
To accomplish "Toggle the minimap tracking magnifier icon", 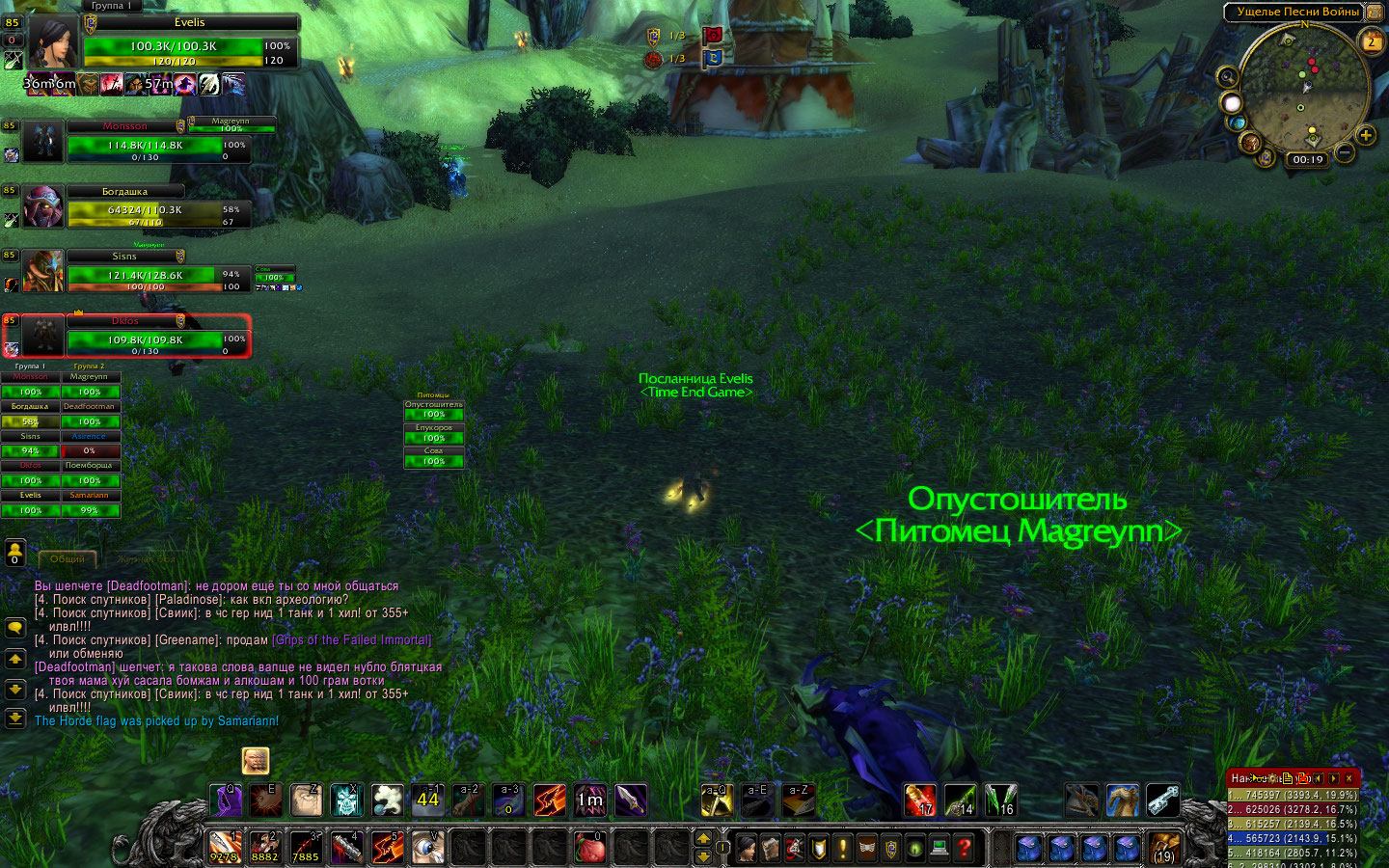I will pos(1228,77).
